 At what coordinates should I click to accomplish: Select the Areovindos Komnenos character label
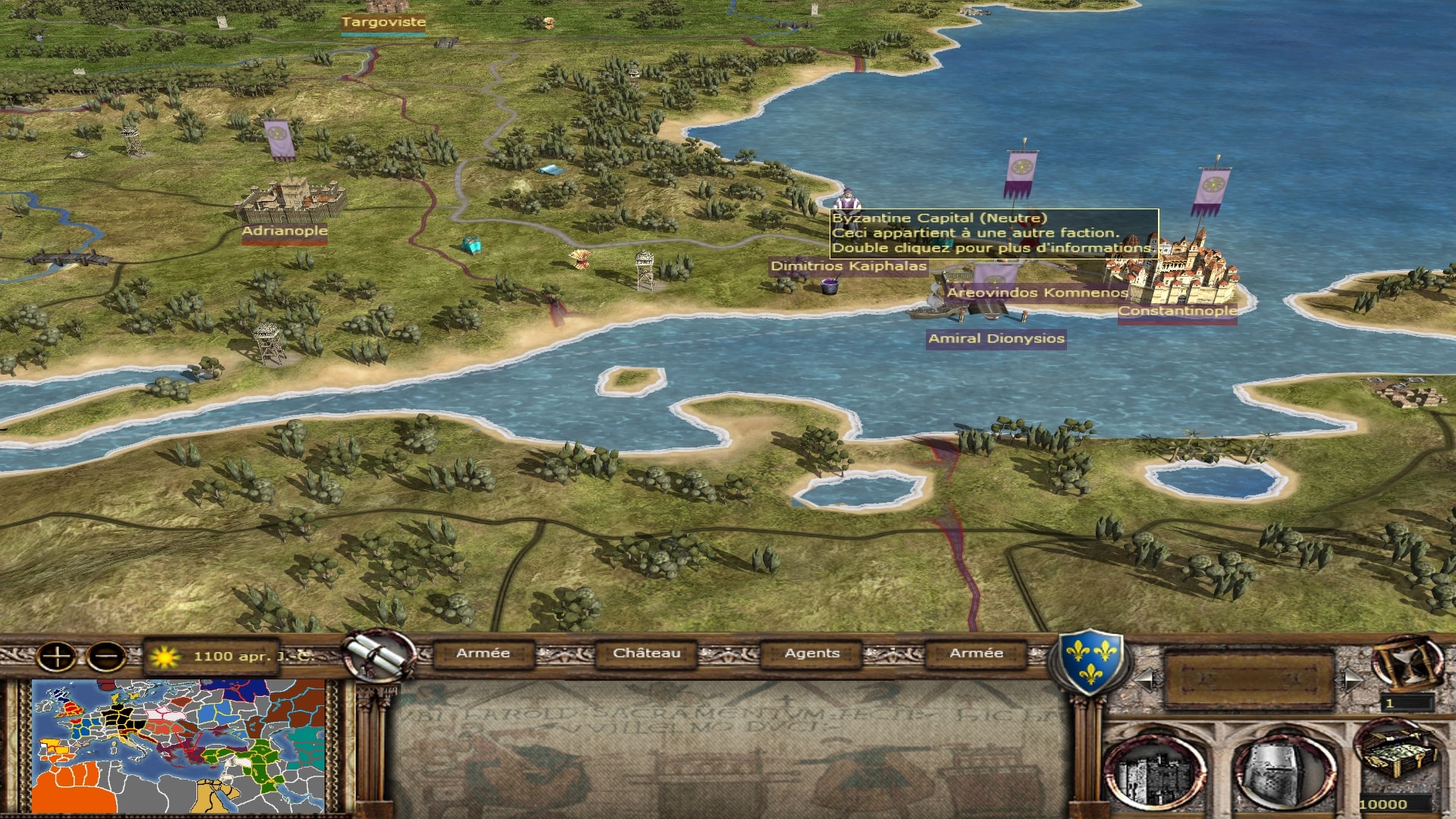pos(1037,293)
